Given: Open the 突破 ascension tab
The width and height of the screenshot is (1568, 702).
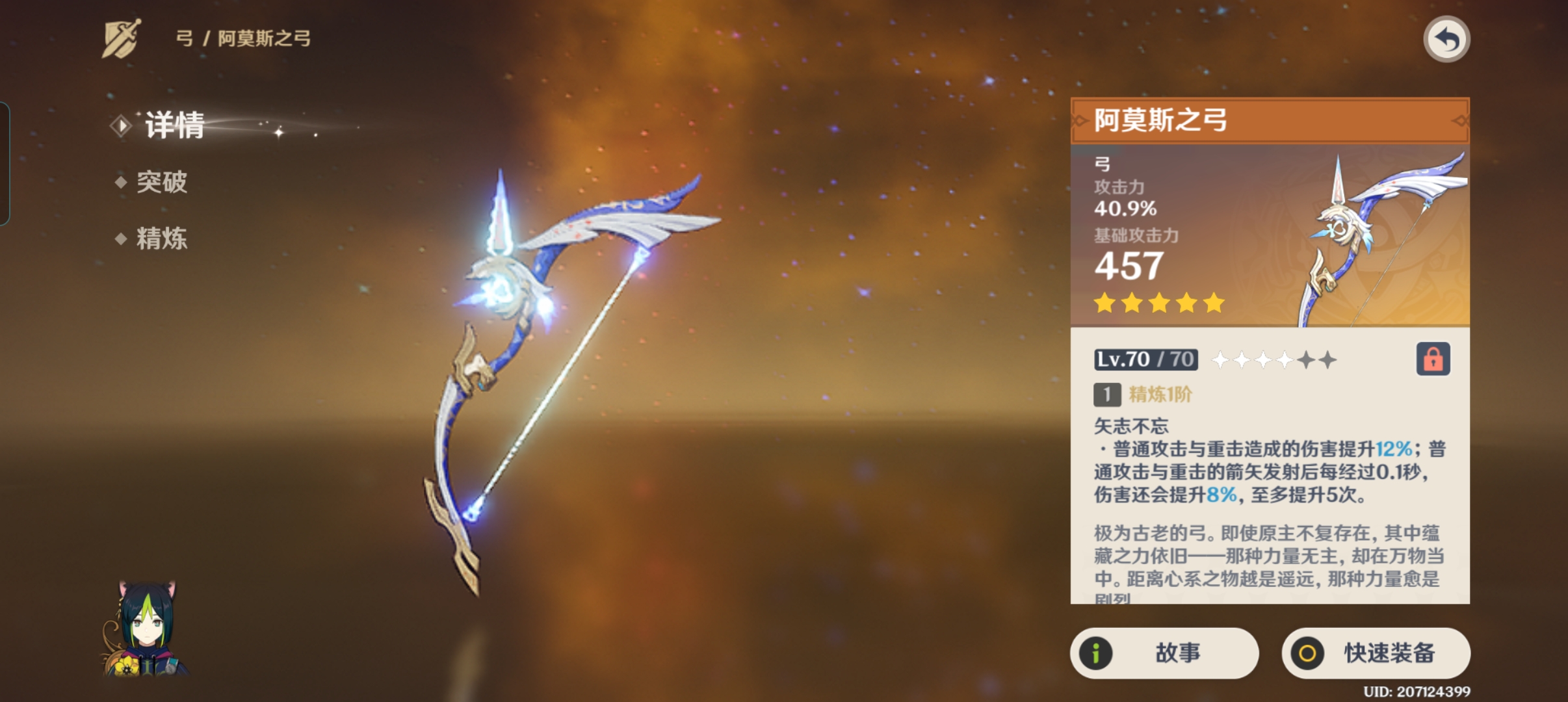Looking at the screenshot, I should coord(161,182).
